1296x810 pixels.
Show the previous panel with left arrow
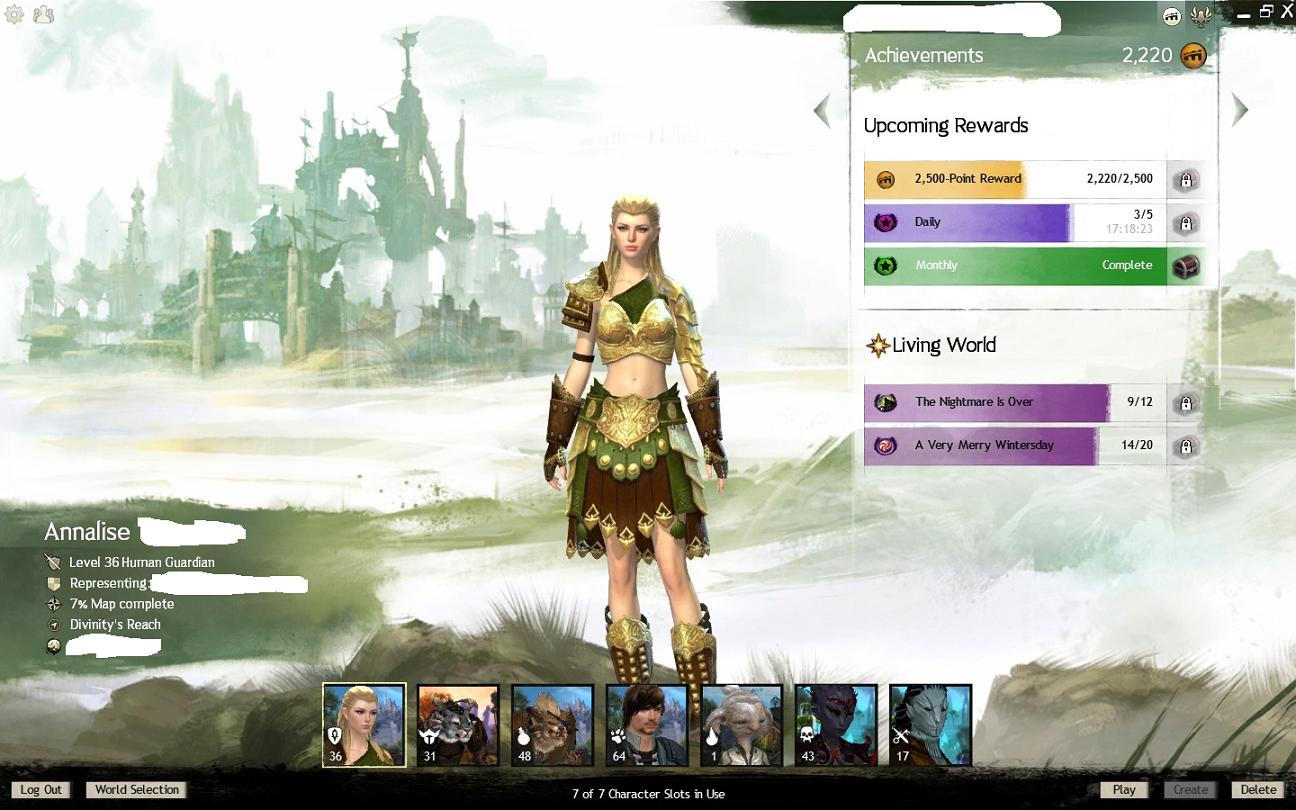pos(822,110)
